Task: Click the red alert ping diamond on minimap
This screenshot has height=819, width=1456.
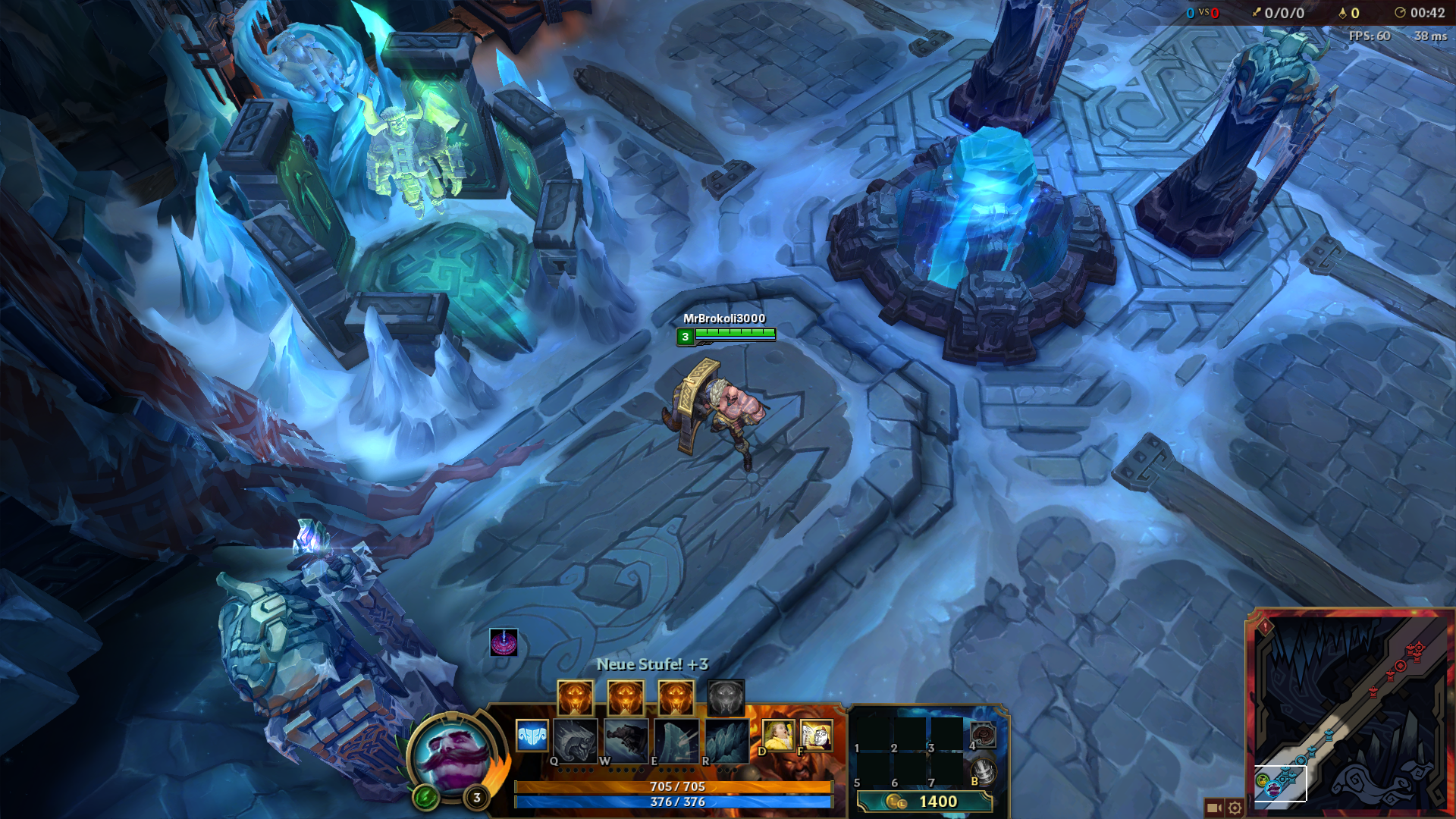Action: pyautogui.click(x=1265, y=626)
